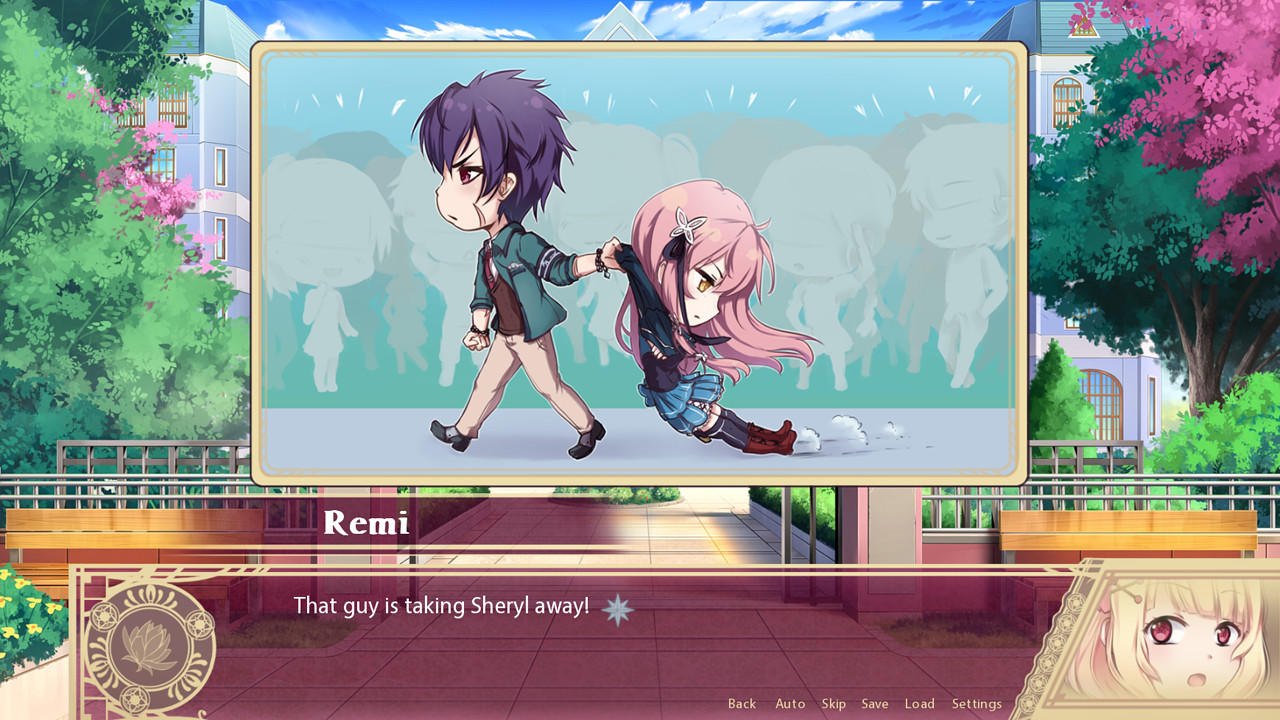Open the Save screen
The height and width of the screenshot is (720, 1280).
click(875, 703)
